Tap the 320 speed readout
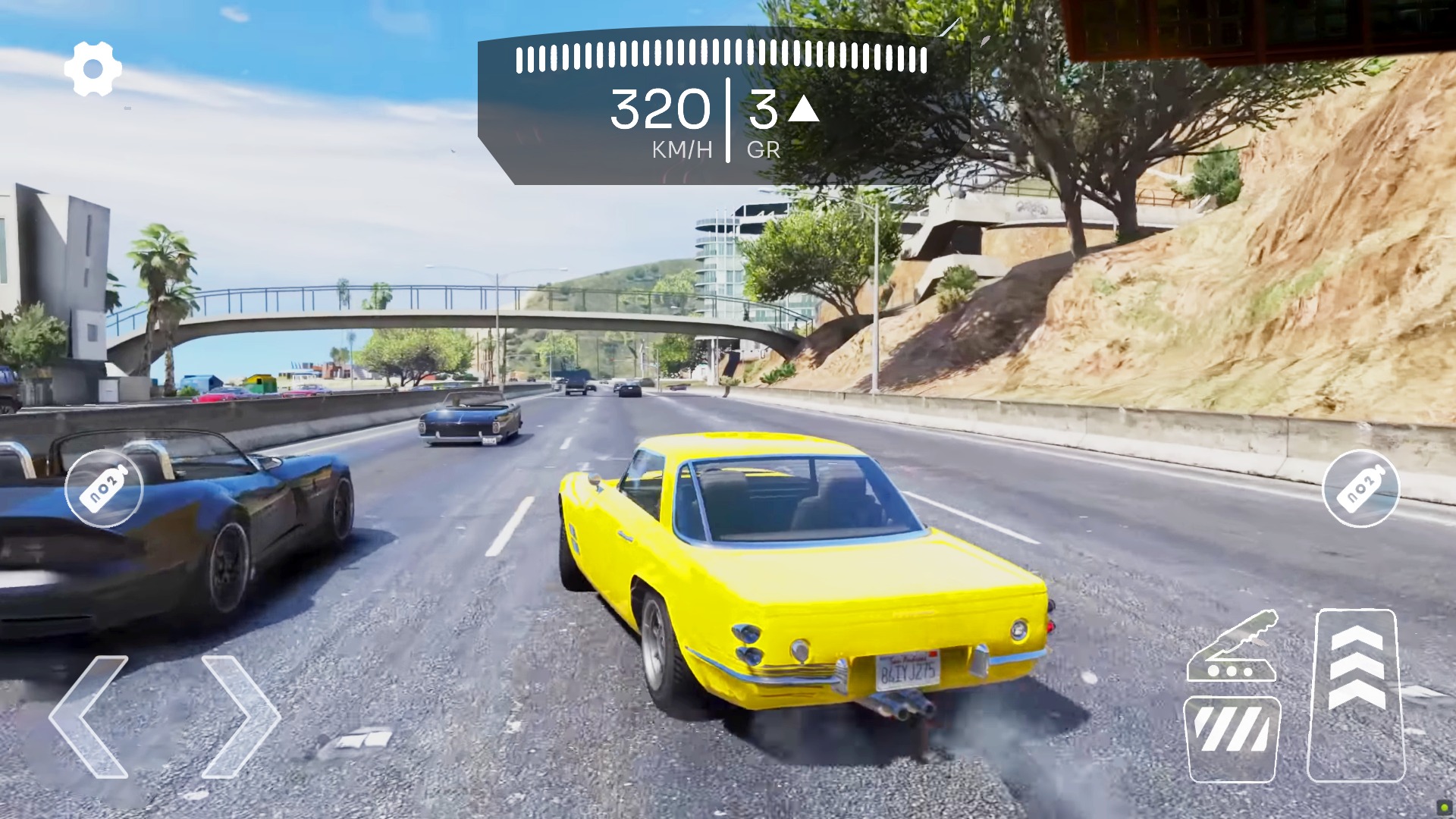The width and height of the screenshot is (1456, 819). point(660,110)
